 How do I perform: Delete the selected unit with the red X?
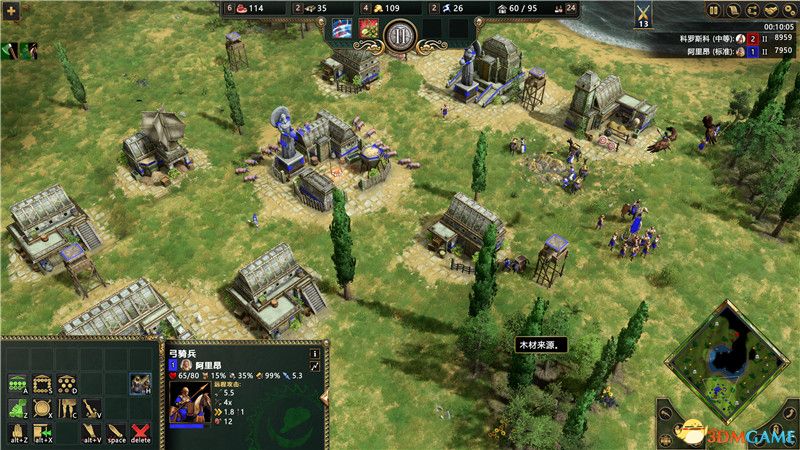click(140, 432)
